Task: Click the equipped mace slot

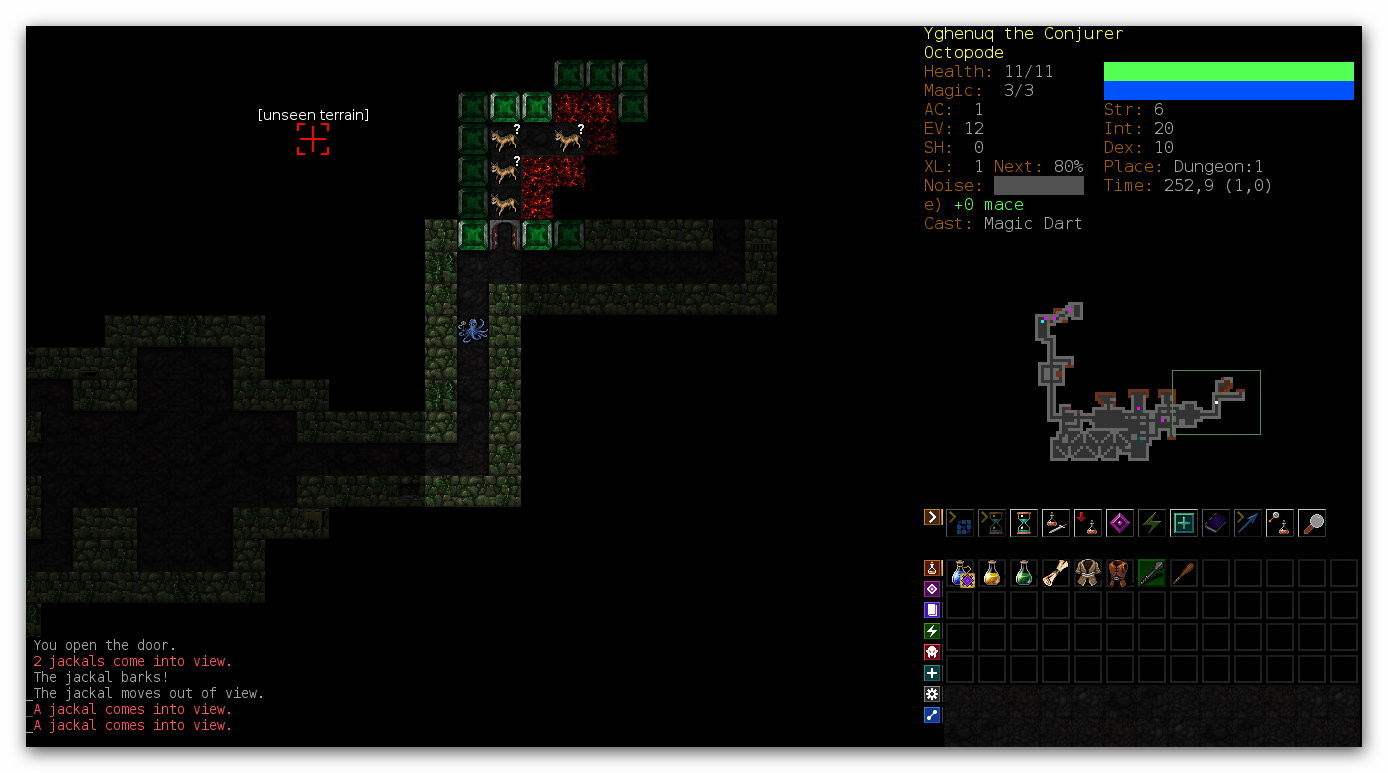Action: [1152, 573]
